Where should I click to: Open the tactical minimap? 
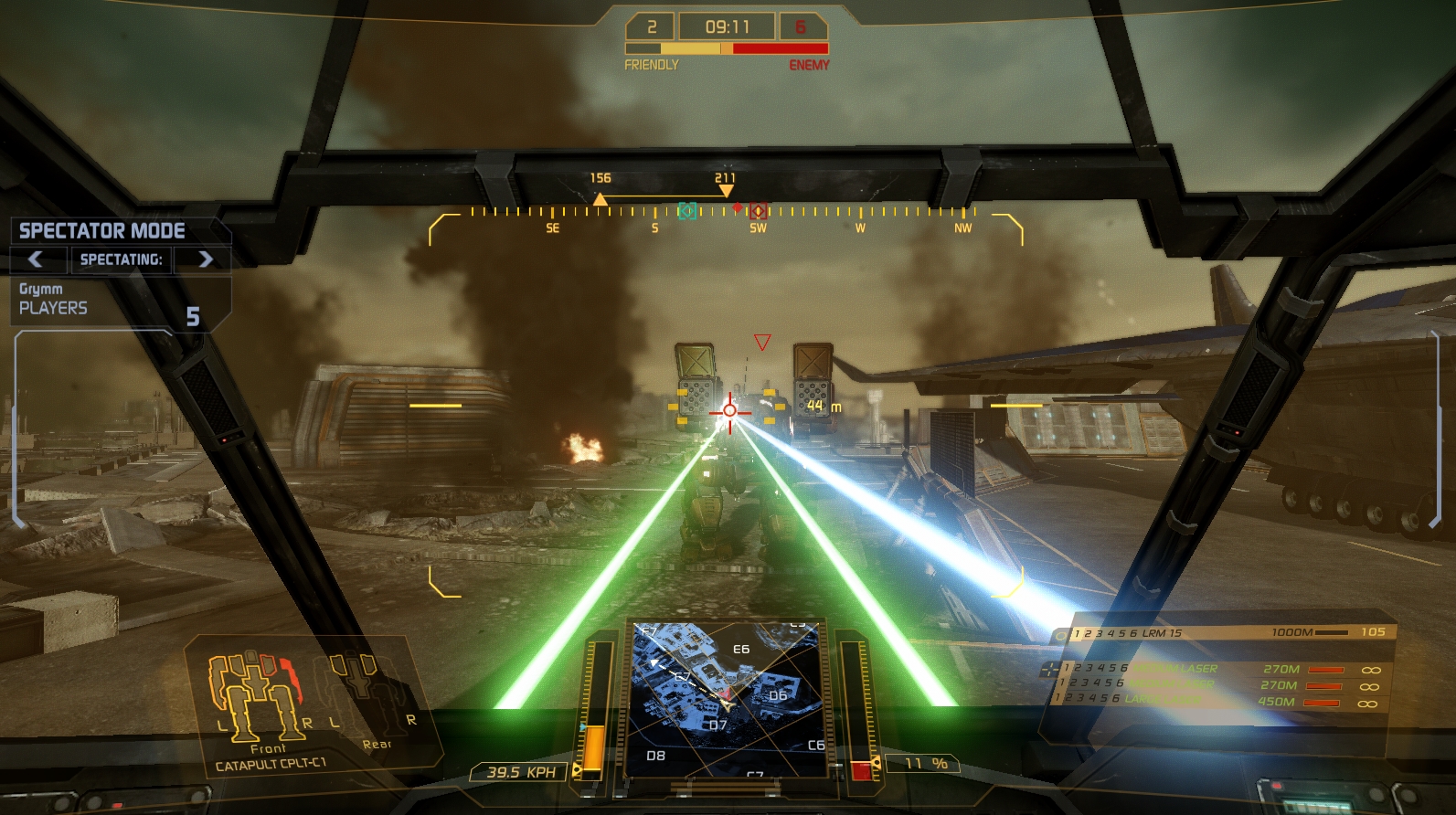(727, 699)
